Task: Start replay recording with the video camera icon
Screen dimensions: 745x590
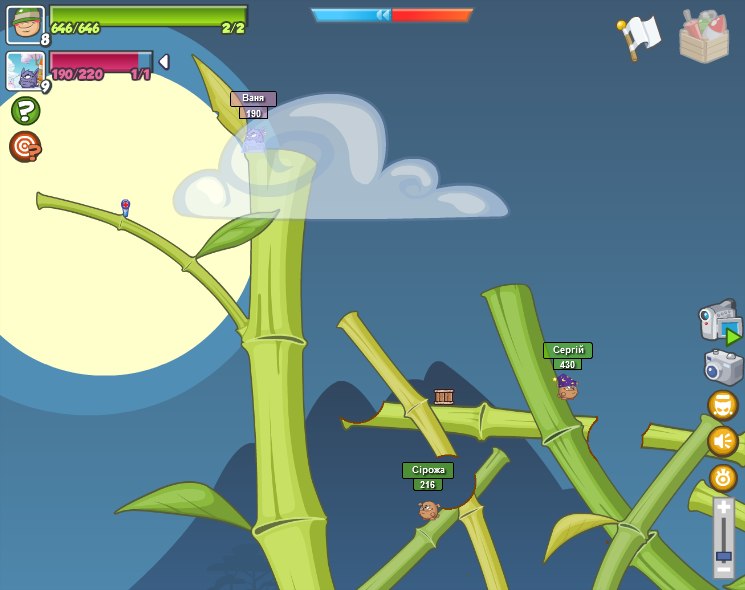Action: pyautogui.click(x=720, y=322)
